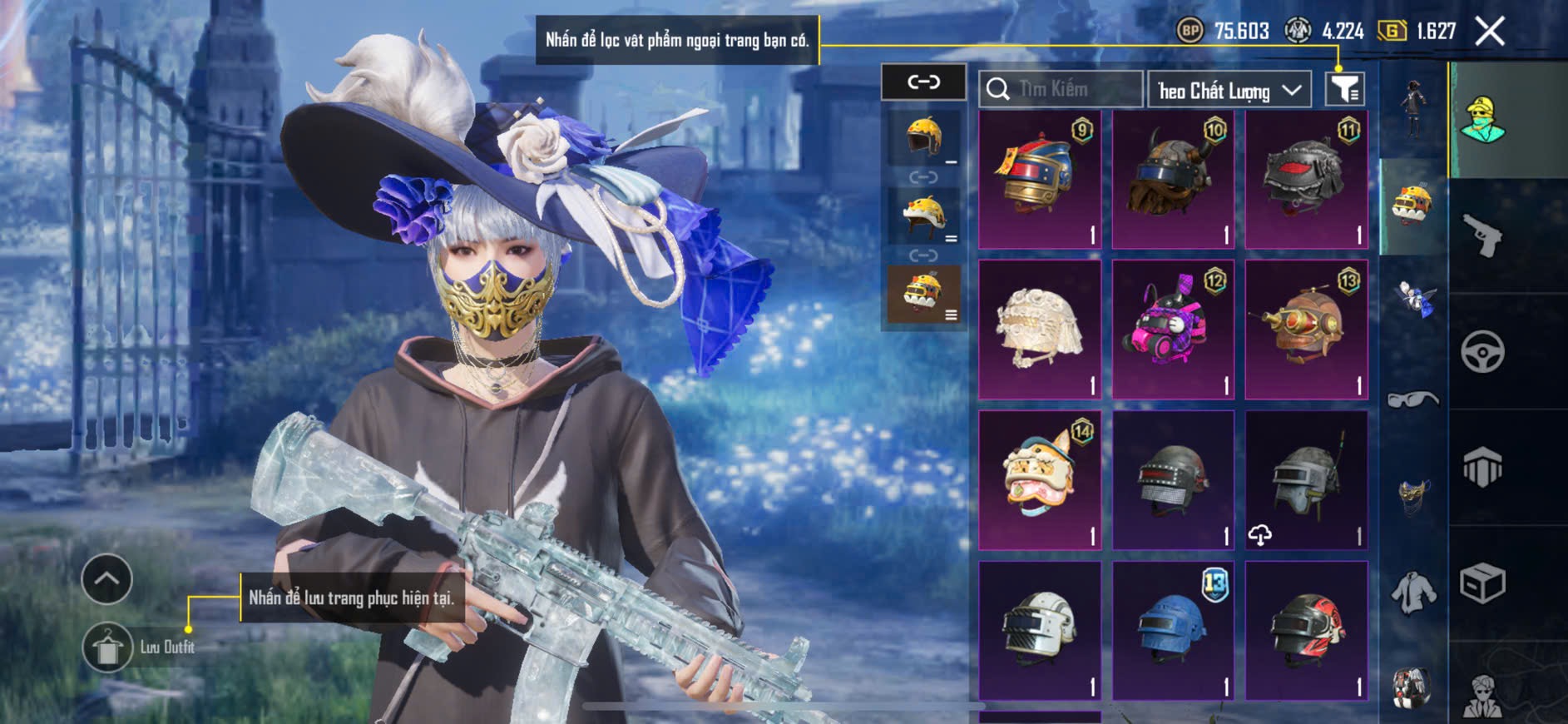Choose the red and black striped helmet
The height and width of the screenshot is (724, 1568).
(1306, 630)
